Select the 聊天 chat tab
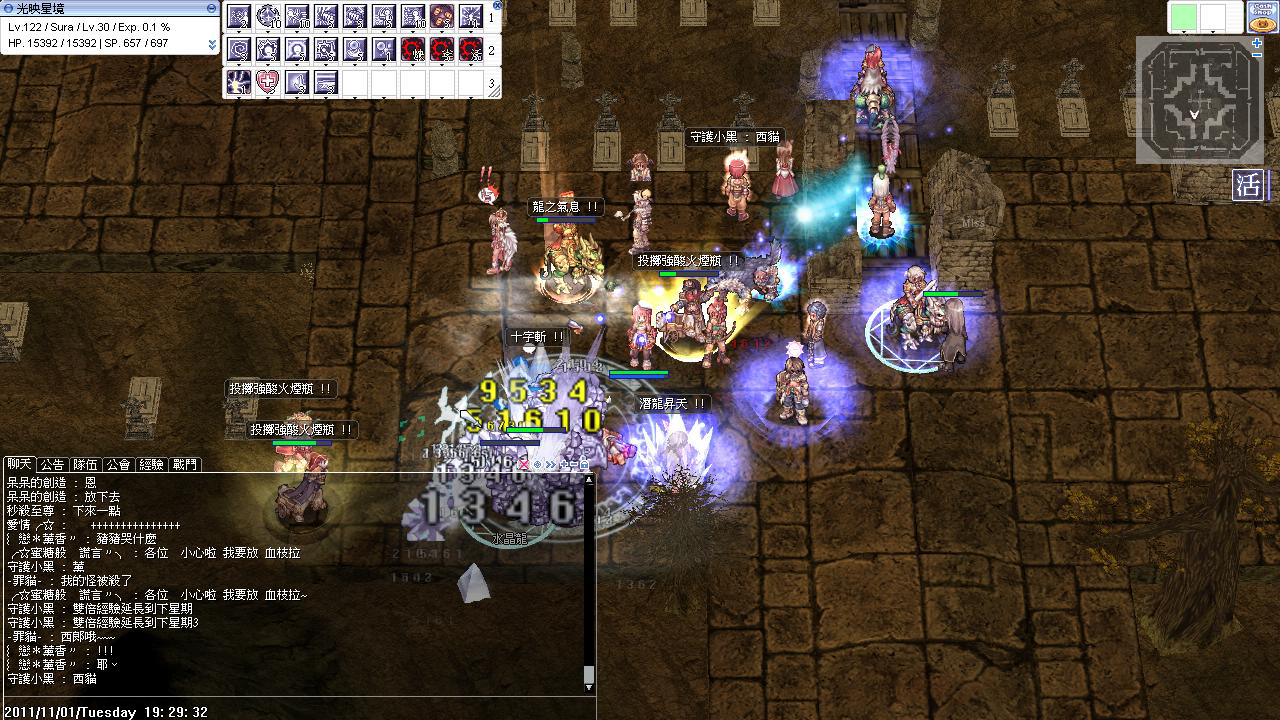The image size is (1280, 720). point(19,464)
